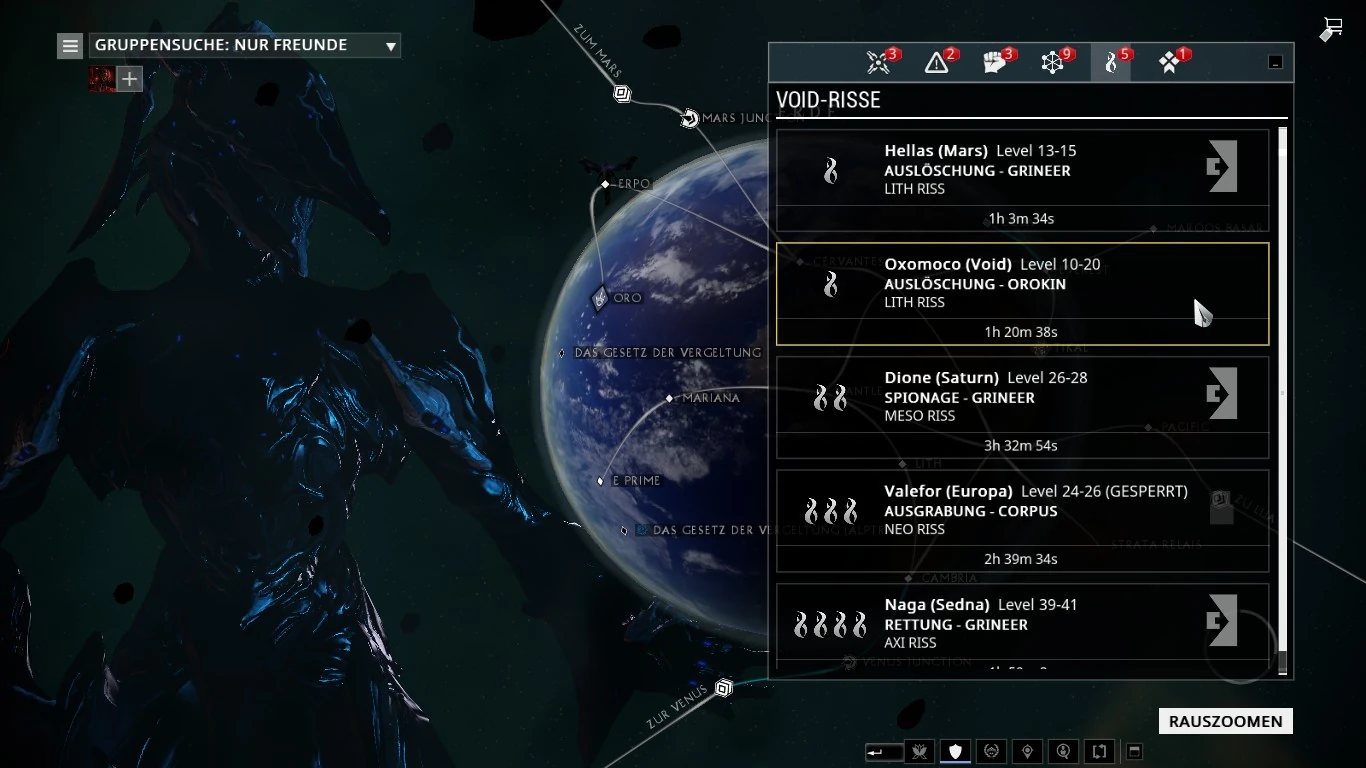
Task: Click the RAUSZOOMEN button
Action: pyautogui.click(x=1225, y=721)
